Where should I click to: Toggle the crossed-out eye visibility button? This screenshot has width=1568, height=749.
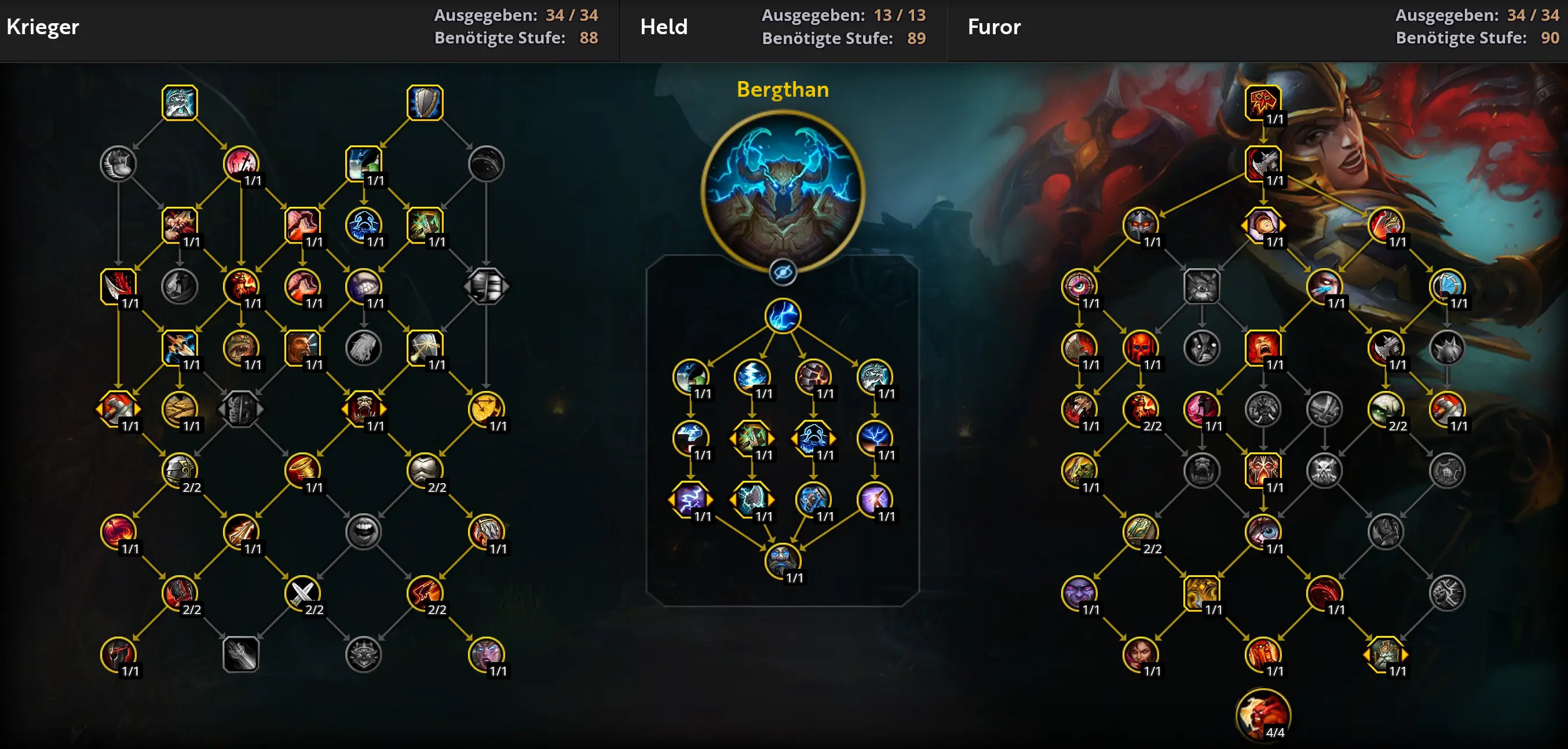click(783, 272)
